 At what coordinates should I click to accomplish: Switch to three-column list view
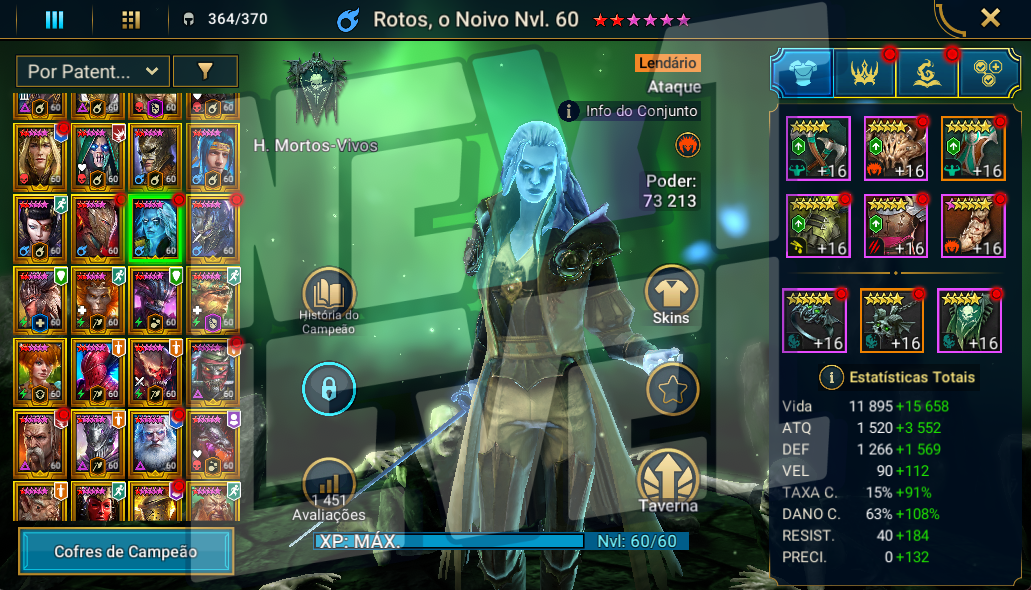tap(54, 19)
